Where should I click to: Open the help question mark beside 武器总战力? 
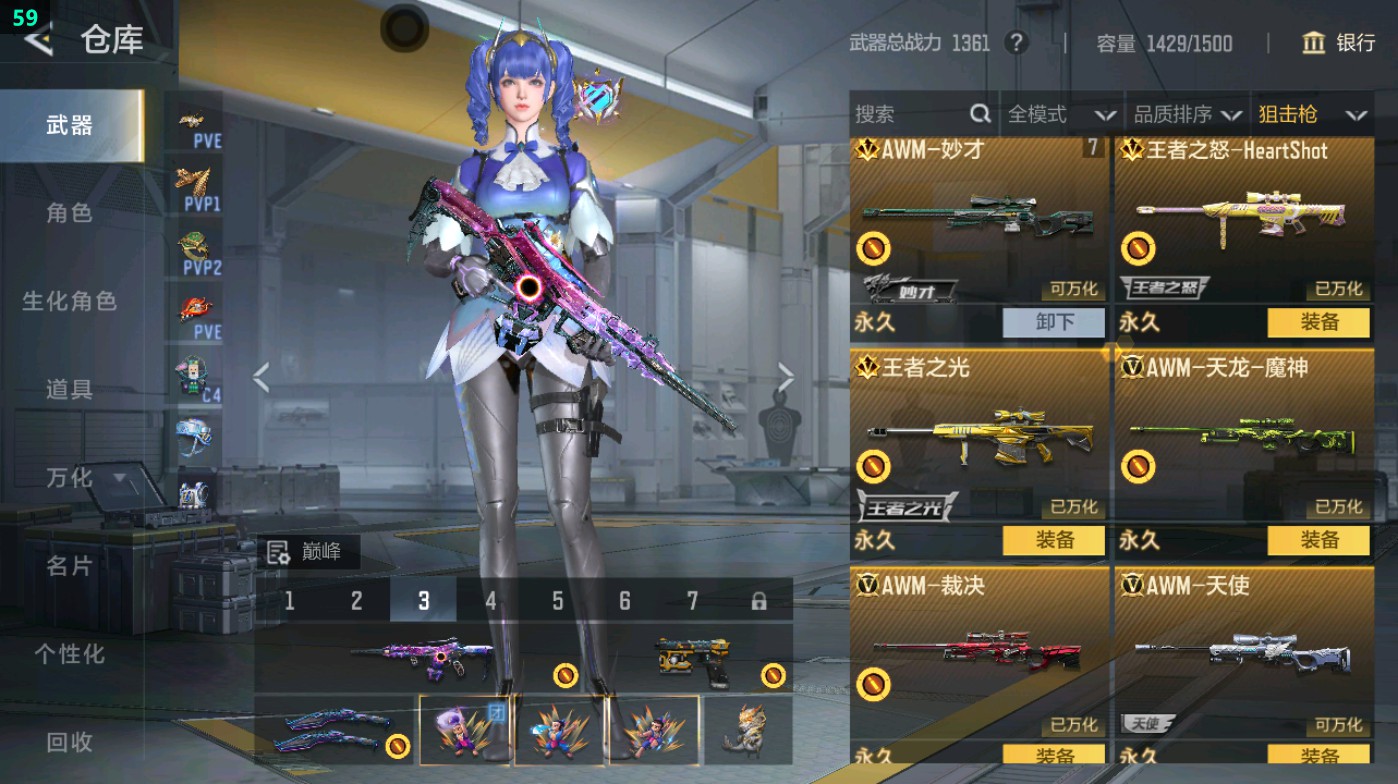click(x=1016, y=43)
